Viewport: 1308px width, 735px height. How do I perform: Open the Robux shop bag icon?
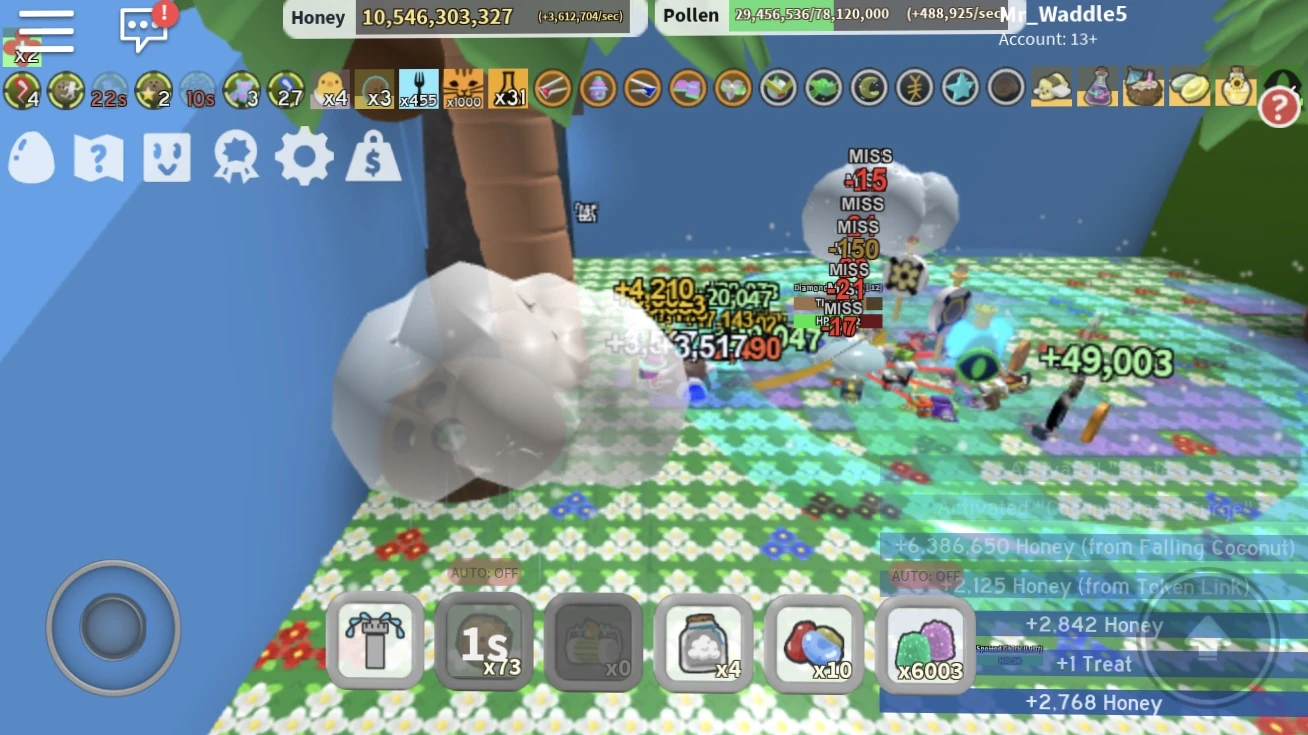[x=373, y=158]
